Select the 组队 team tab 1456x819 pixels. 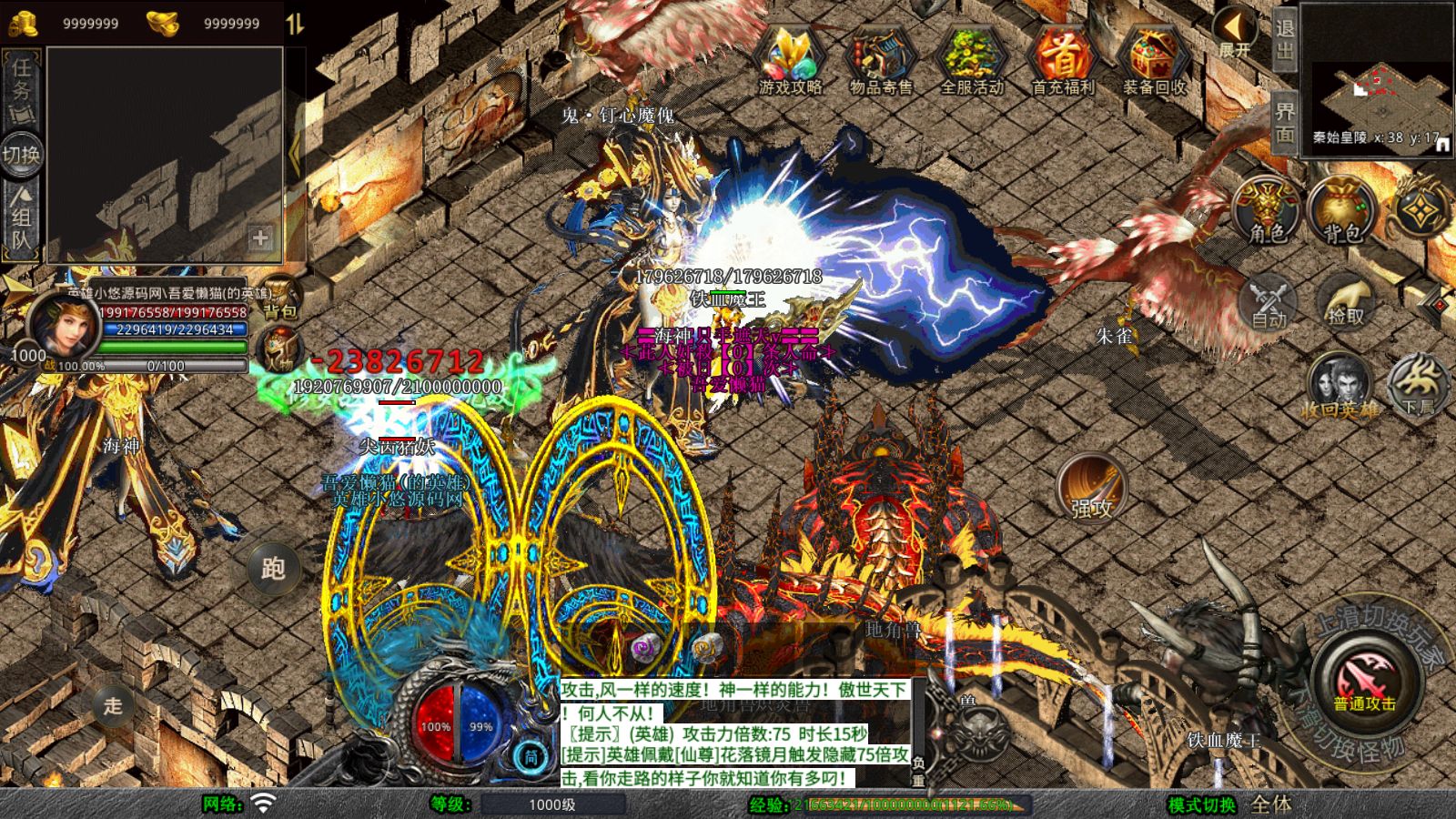[21, 218]
